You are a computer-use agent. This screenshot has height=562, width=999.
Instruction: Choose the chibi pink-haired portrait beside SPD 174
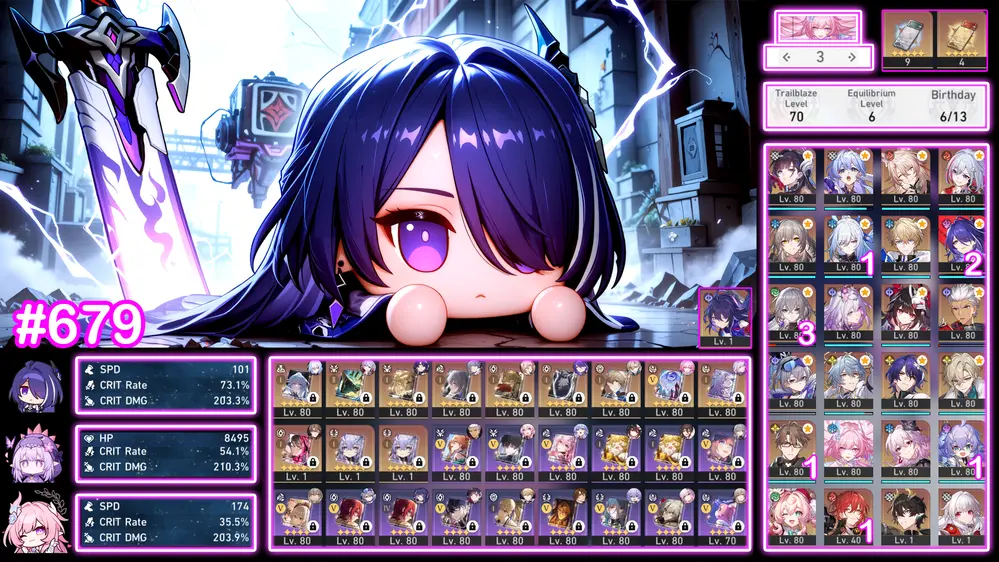click(x=35, y=523)
